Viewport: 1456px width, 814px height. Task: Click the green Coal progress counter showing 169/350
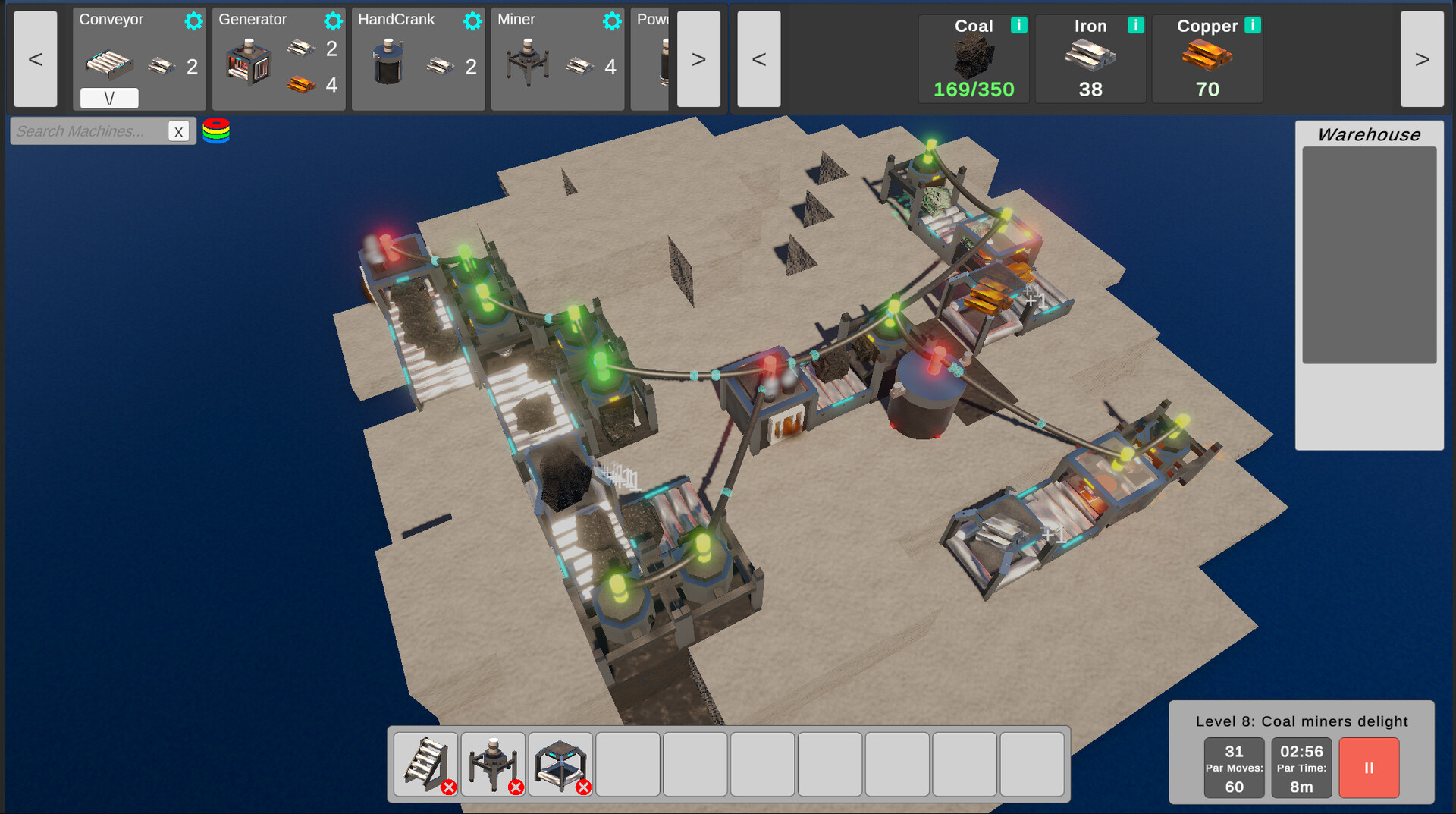pos(974,89)
